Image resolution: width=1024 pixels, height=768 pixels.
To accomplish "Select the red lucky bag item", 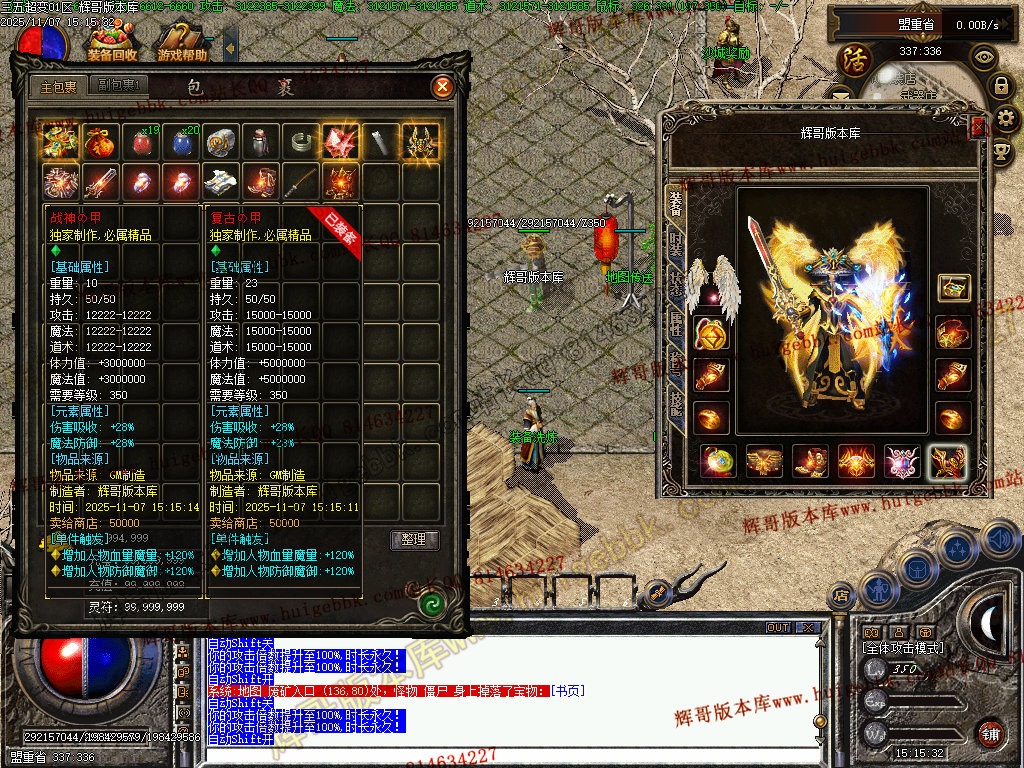I will (100, 142).
